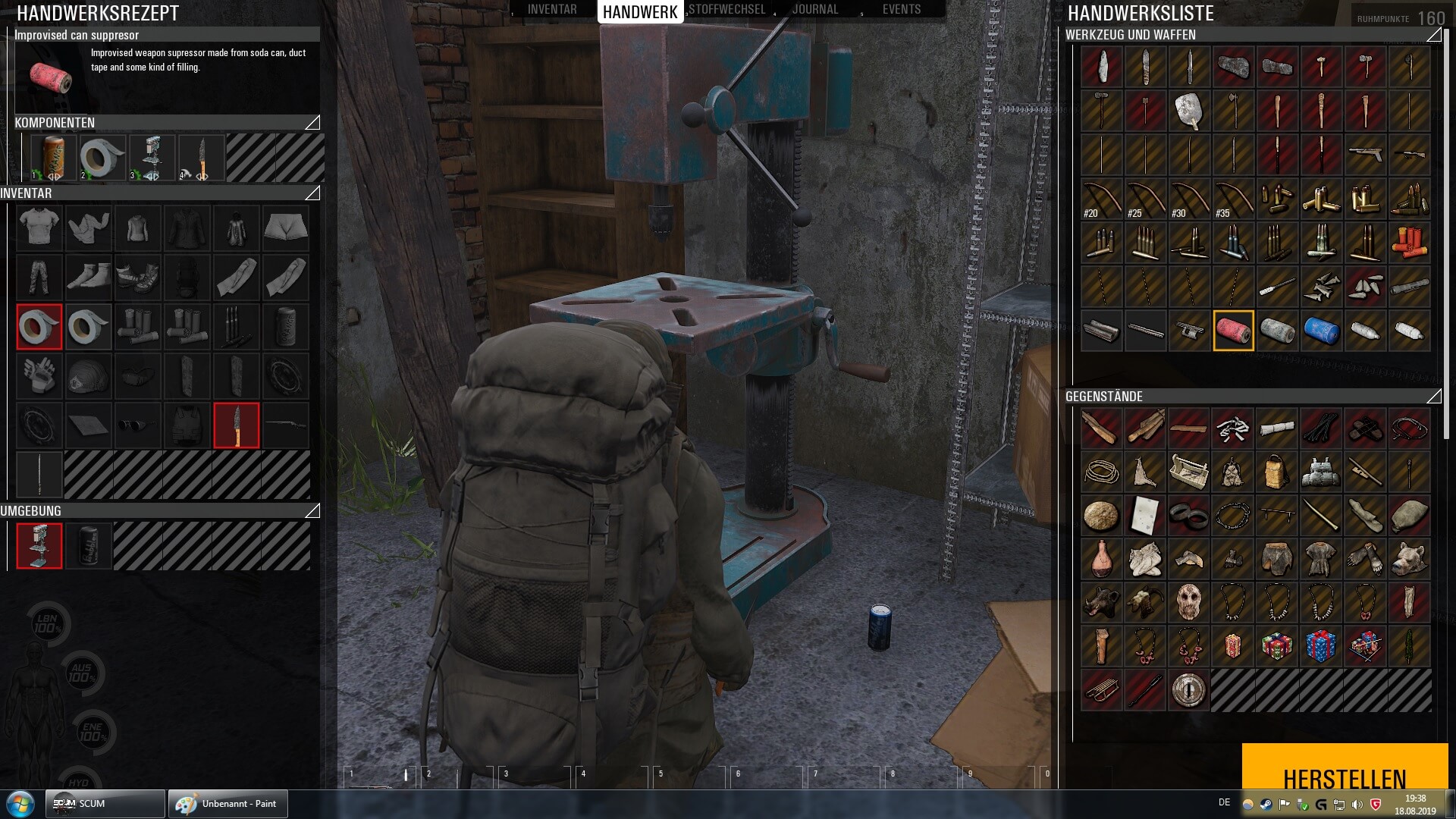Image resolution: width=1456 pixels, height=819 pixels.
Task: Choose the bear head item recipe
Action: pyautogui.click(x=1410, y=558)
